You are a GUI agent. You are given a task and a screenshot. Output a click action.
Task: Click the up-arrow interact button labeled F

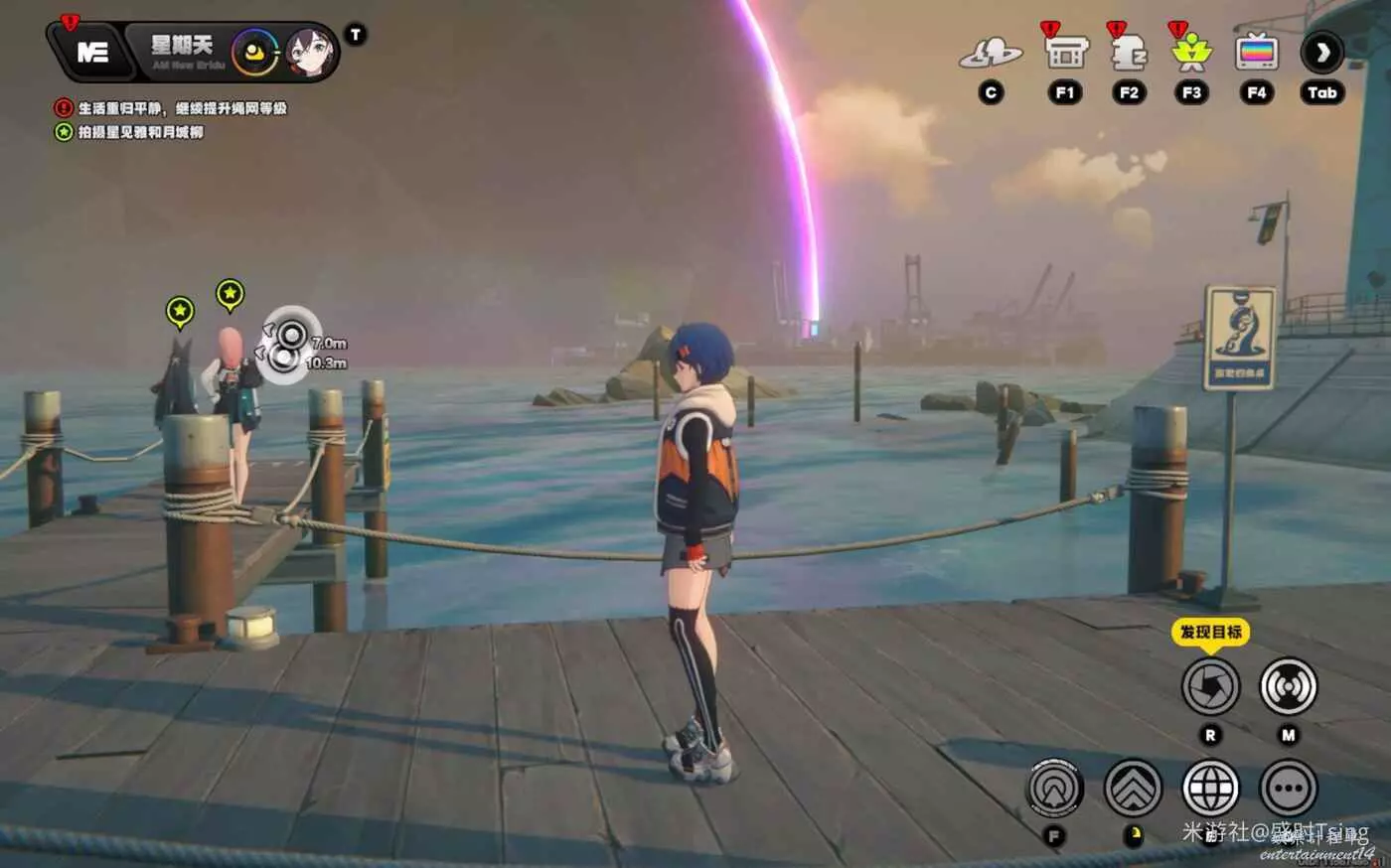pos(1055,790)
